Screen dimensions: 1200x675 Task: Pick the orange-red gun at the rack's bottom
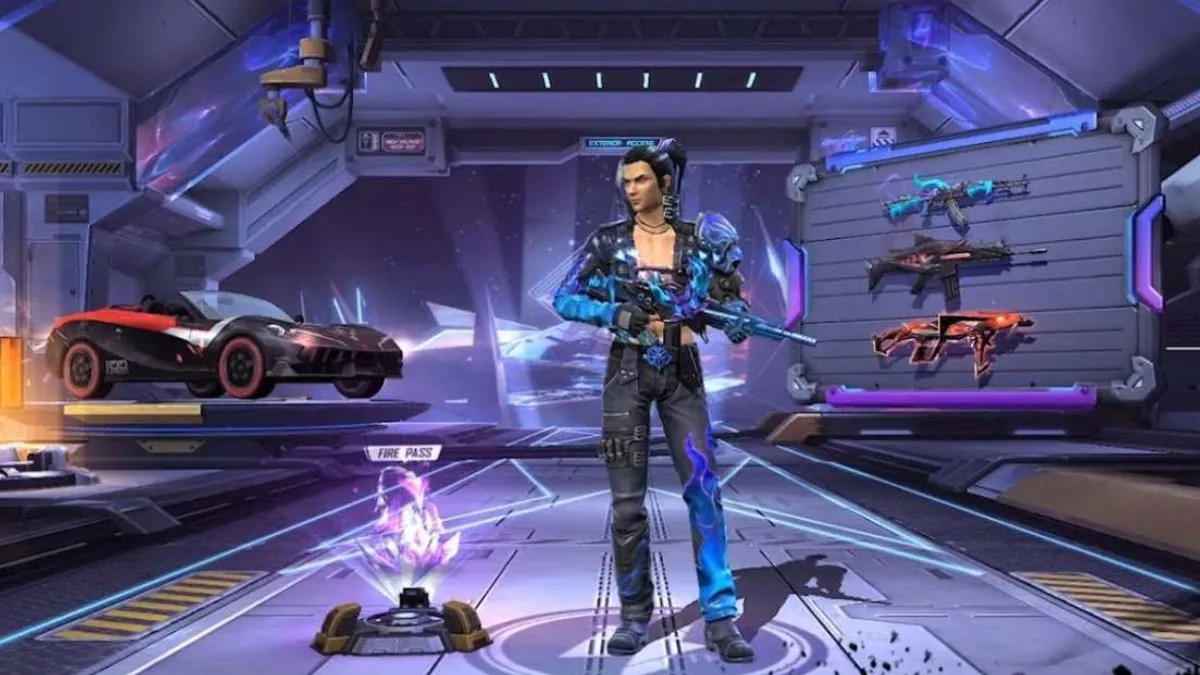950,336
